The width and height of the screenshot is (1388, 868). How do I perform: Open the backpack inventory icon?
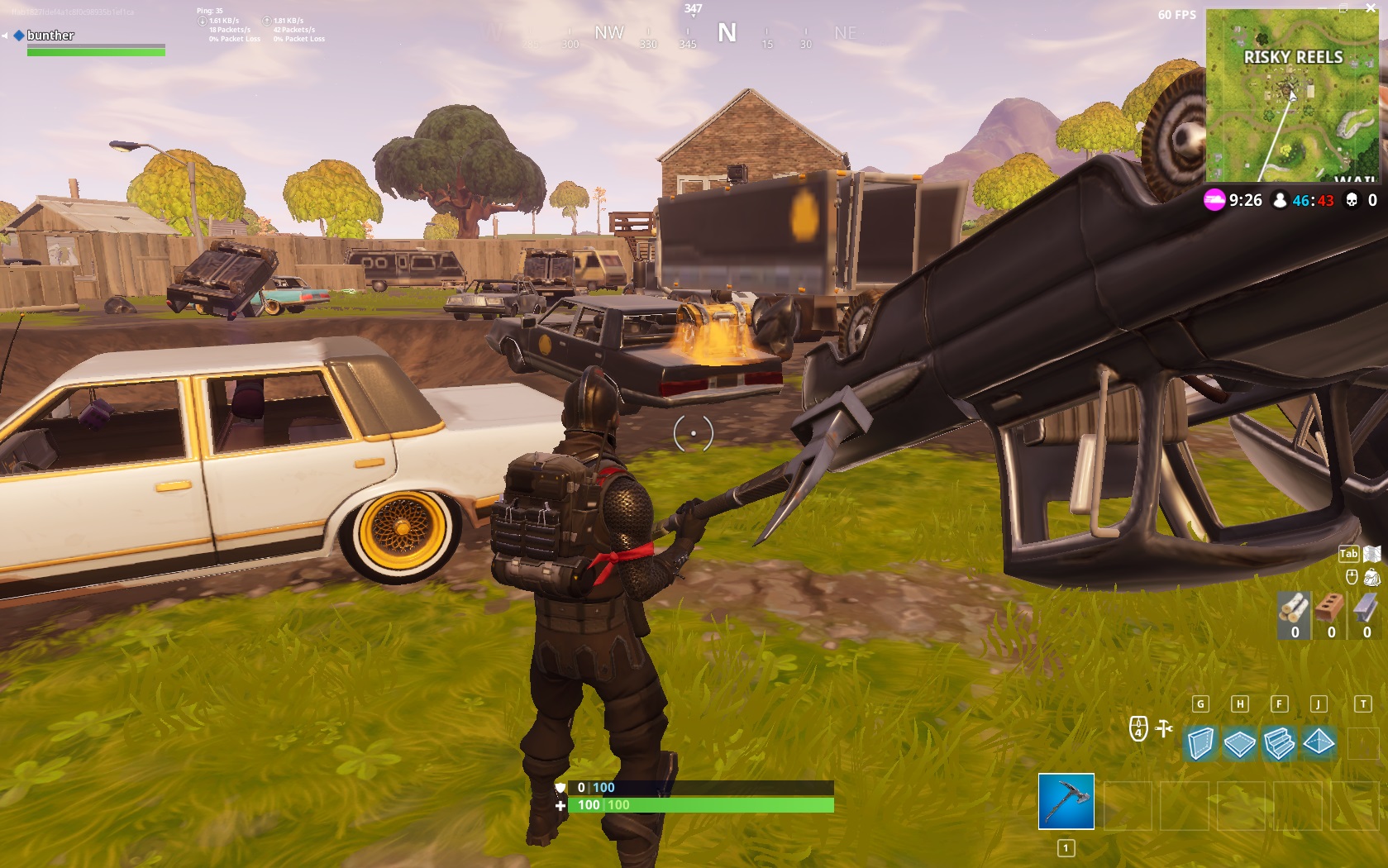coord(1373,577)
